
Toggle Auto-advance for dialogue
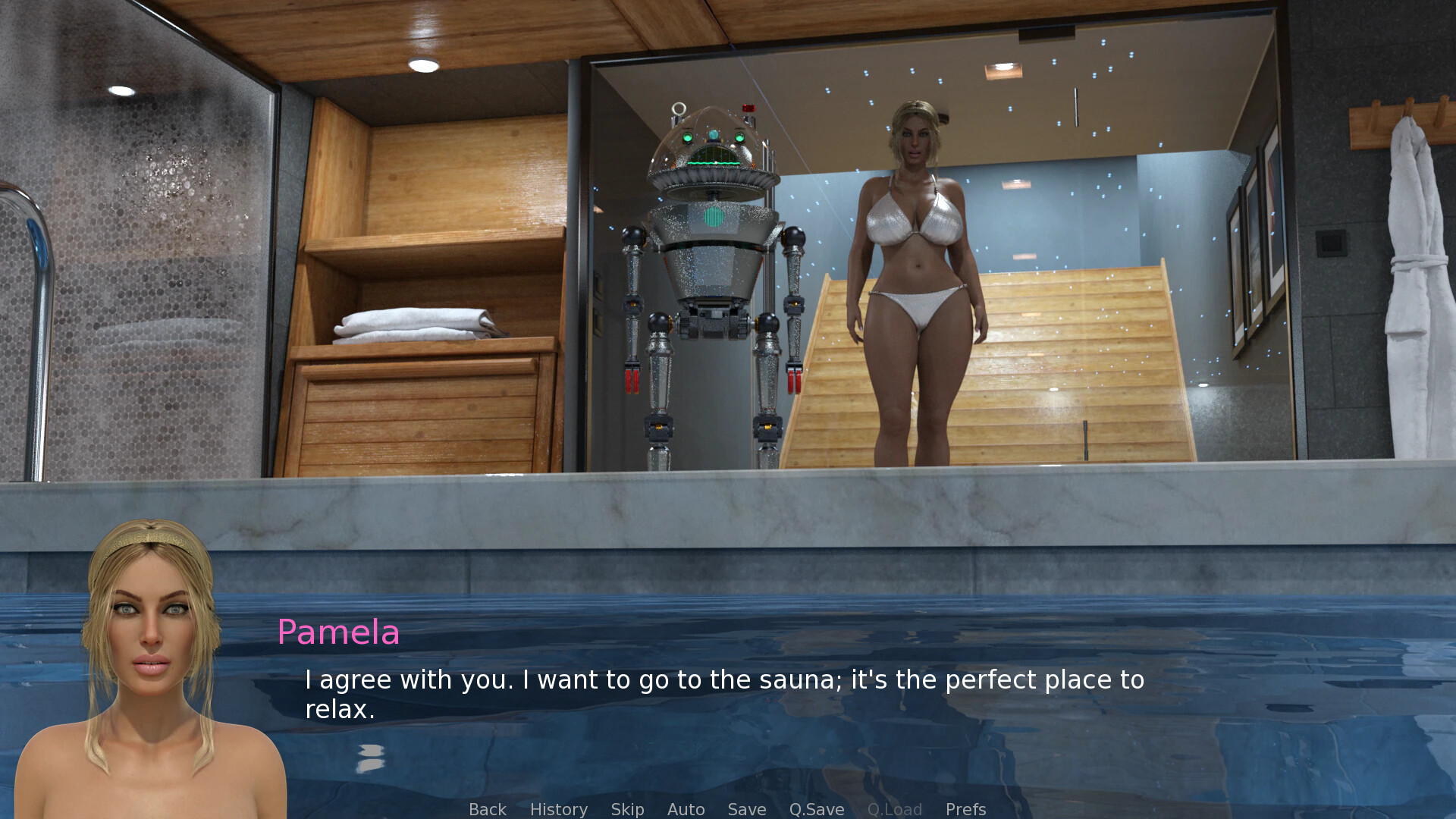(x=686, y=809)
